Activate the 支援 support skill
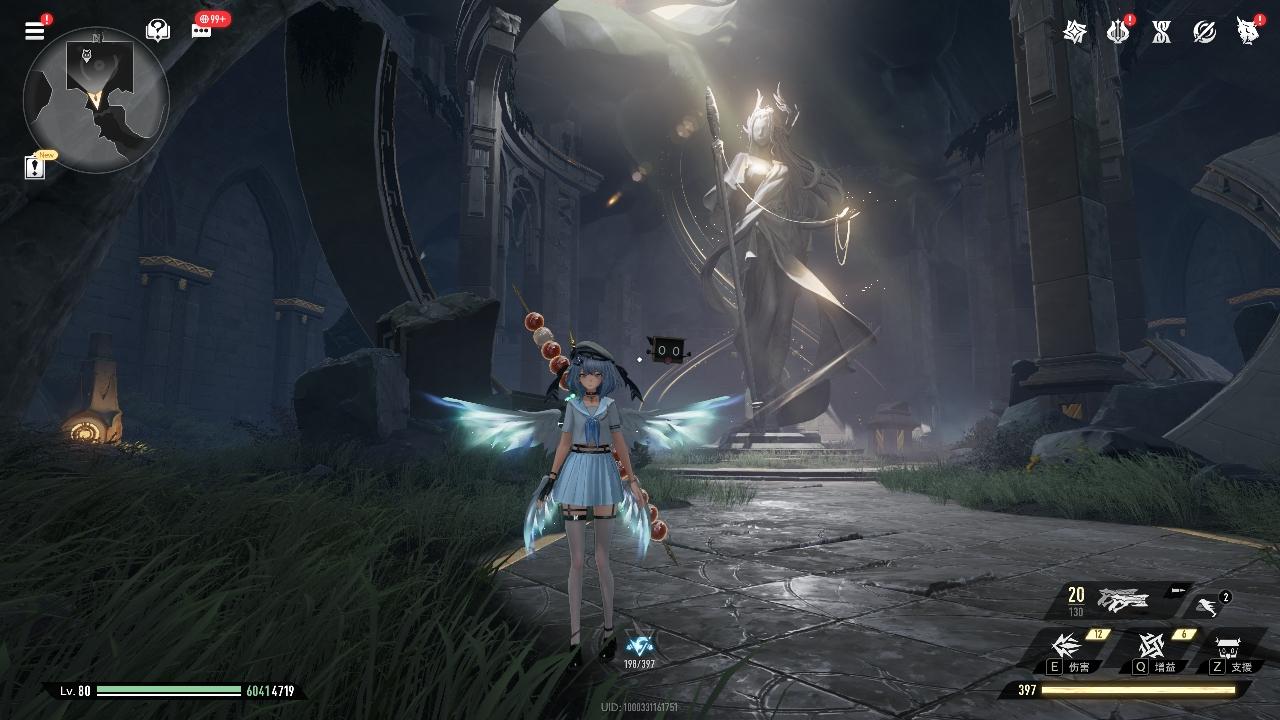The image size is (1280, 720). tap(1229, 649)
